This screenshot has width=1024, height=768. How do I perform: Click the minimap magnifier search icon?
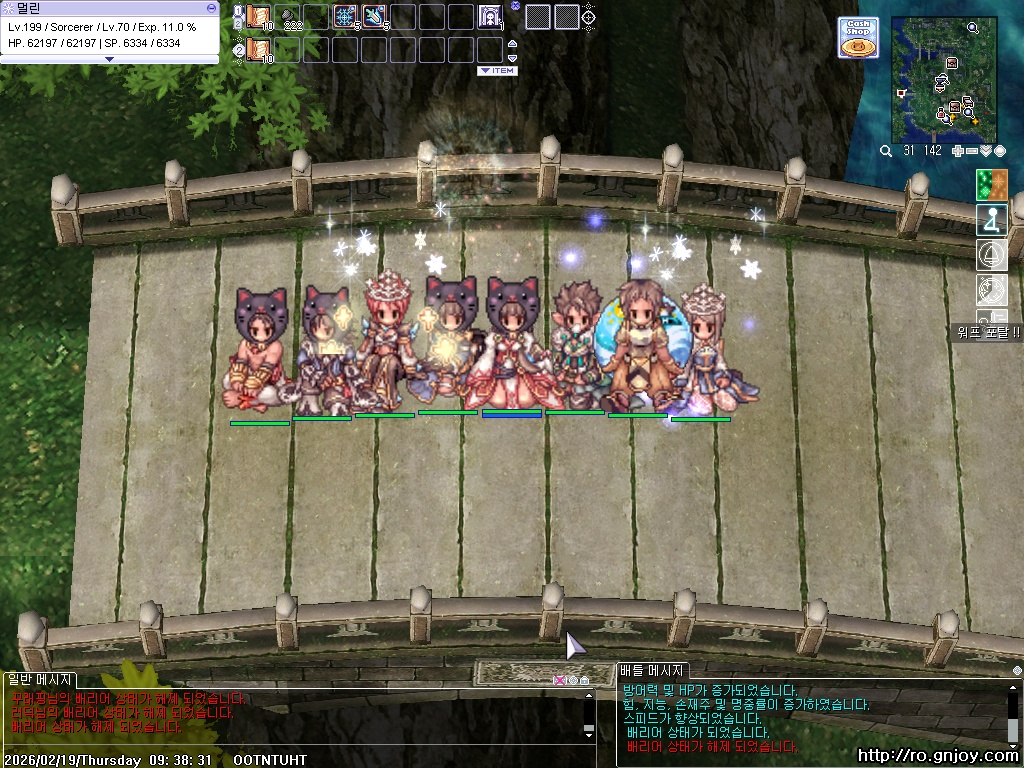[x=886, y=151]
